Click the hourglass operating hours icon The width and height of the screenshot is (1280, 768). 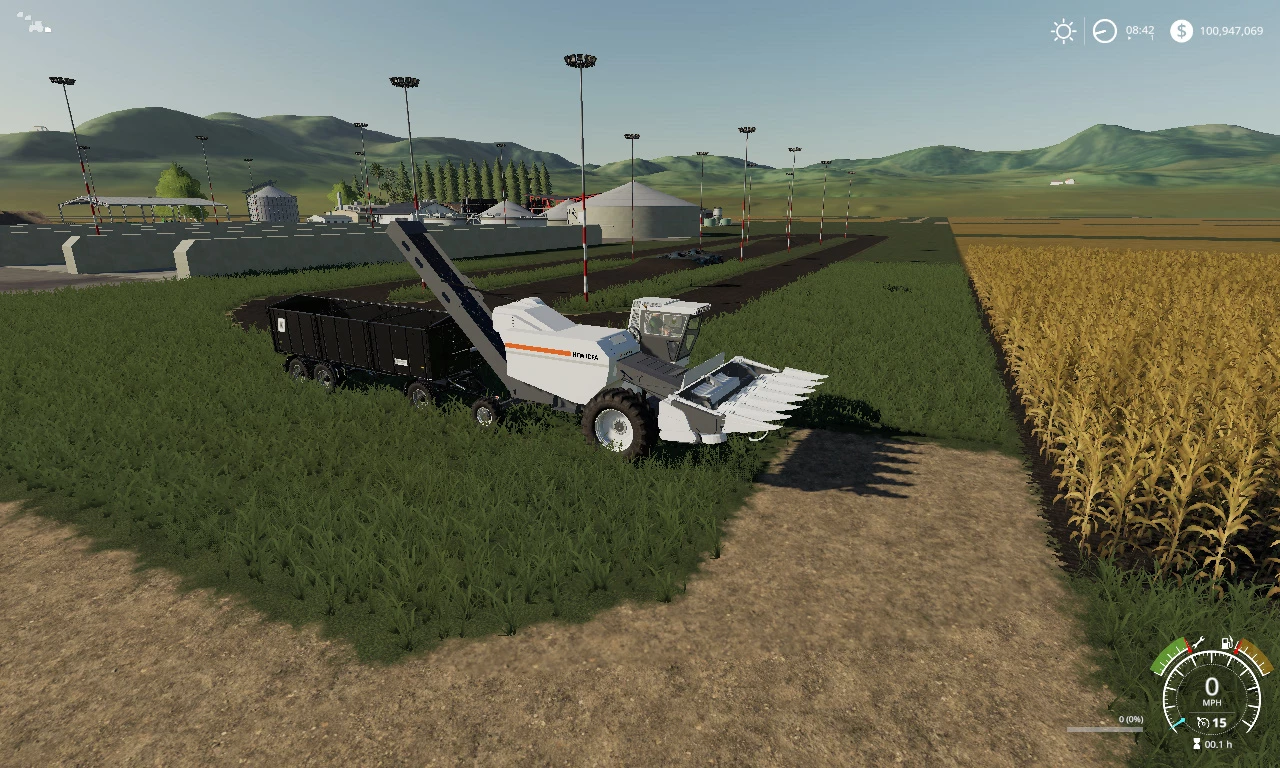point(1197,745)
